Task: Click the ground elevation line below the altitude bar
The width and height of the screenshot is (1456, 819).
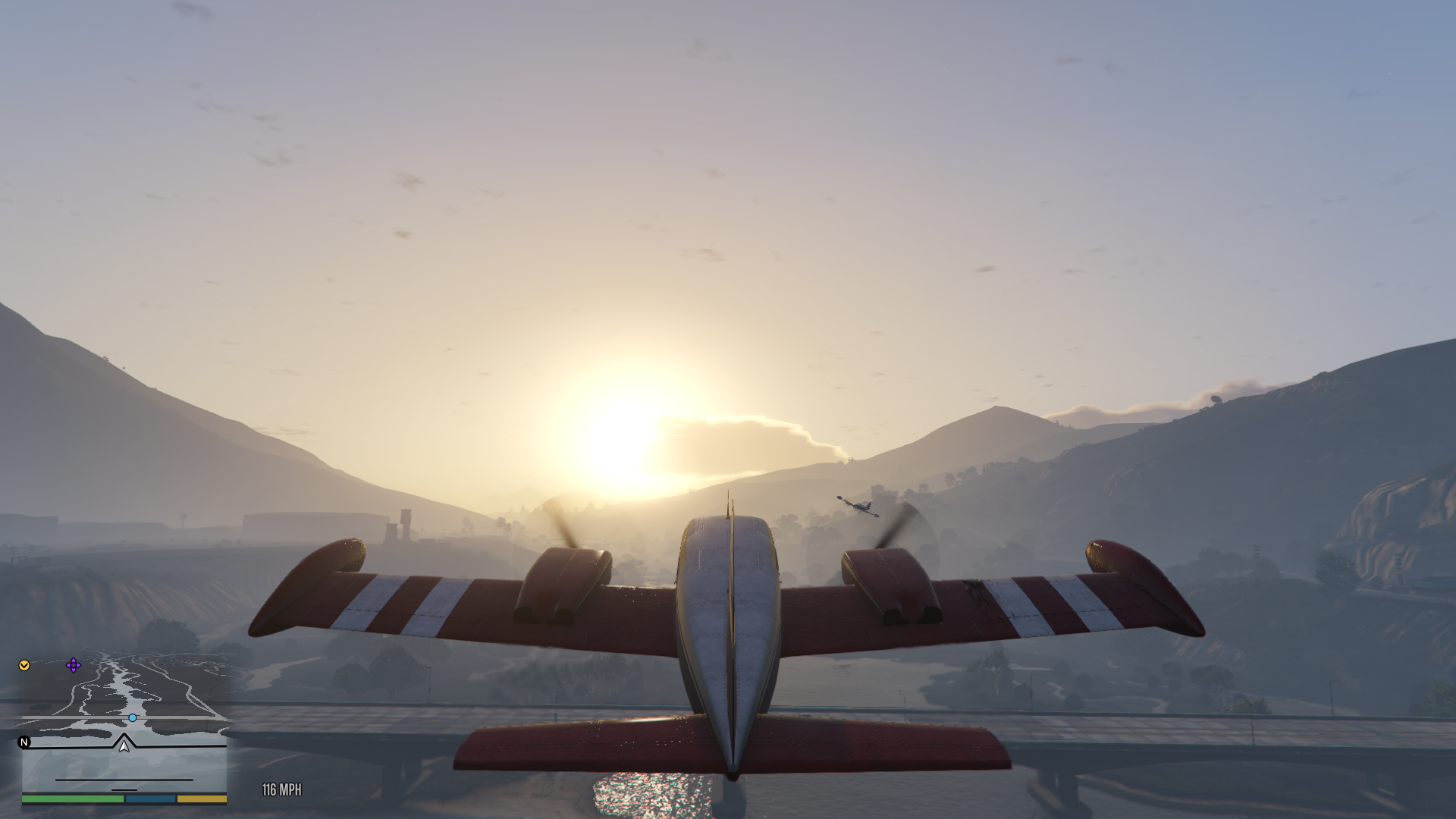Action: [x=124, y=789]
